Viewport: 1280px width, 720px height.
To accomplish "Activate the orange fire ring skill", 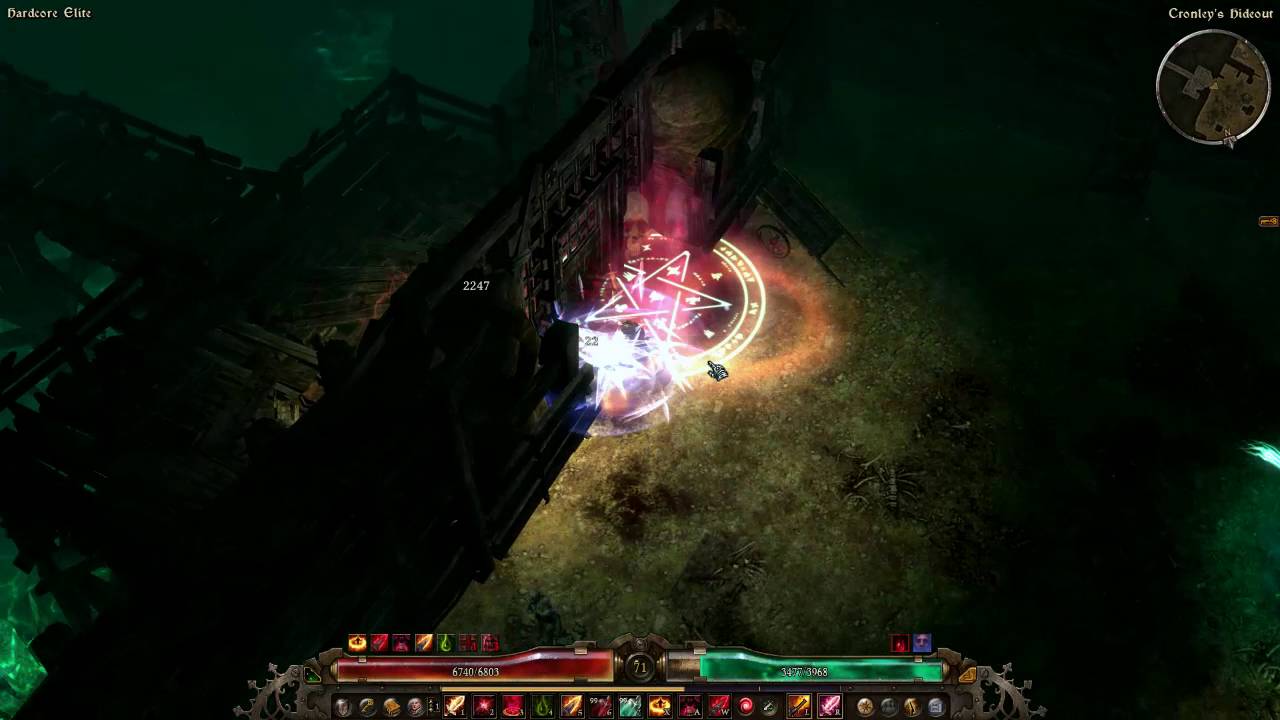I will coord(659,707).
